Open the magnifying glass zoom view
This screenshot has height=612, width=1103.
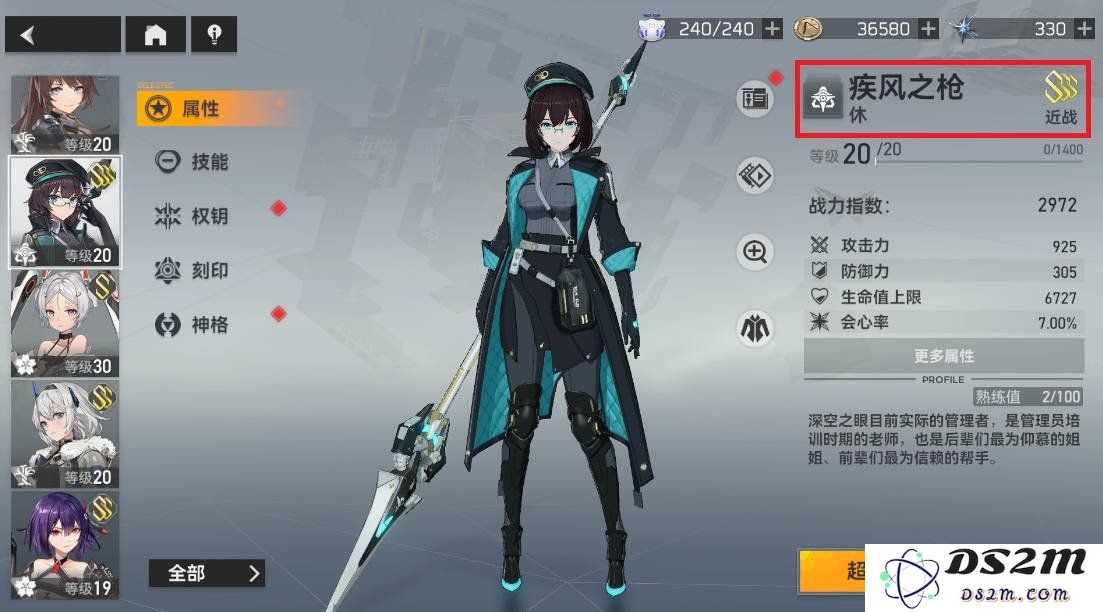pyautogui.click(x=756, y=251)
